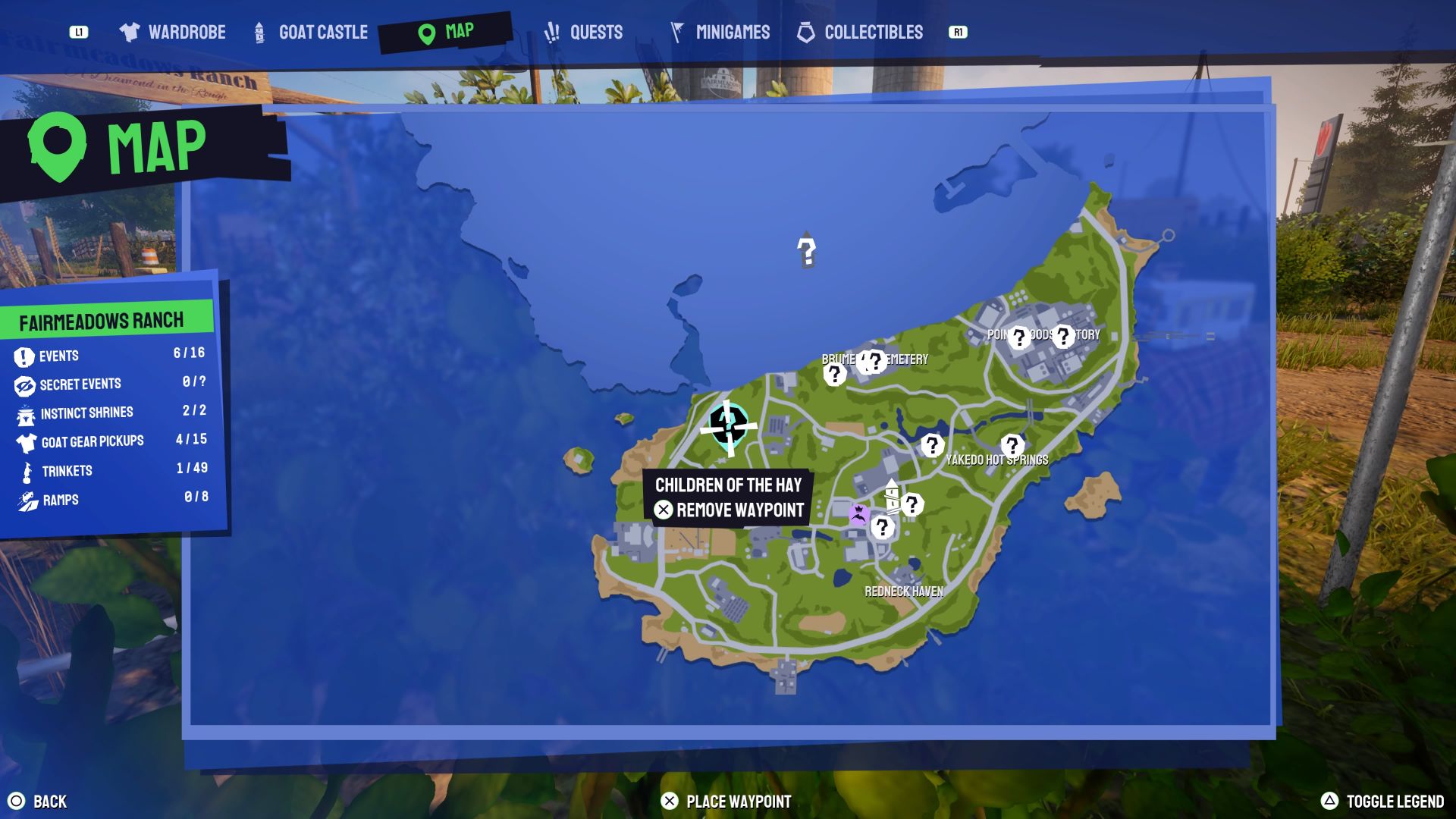Click the question mark near Brume Cemetery
The height and width of the screenshot is (819, 1456).
[x=836, y=375]
